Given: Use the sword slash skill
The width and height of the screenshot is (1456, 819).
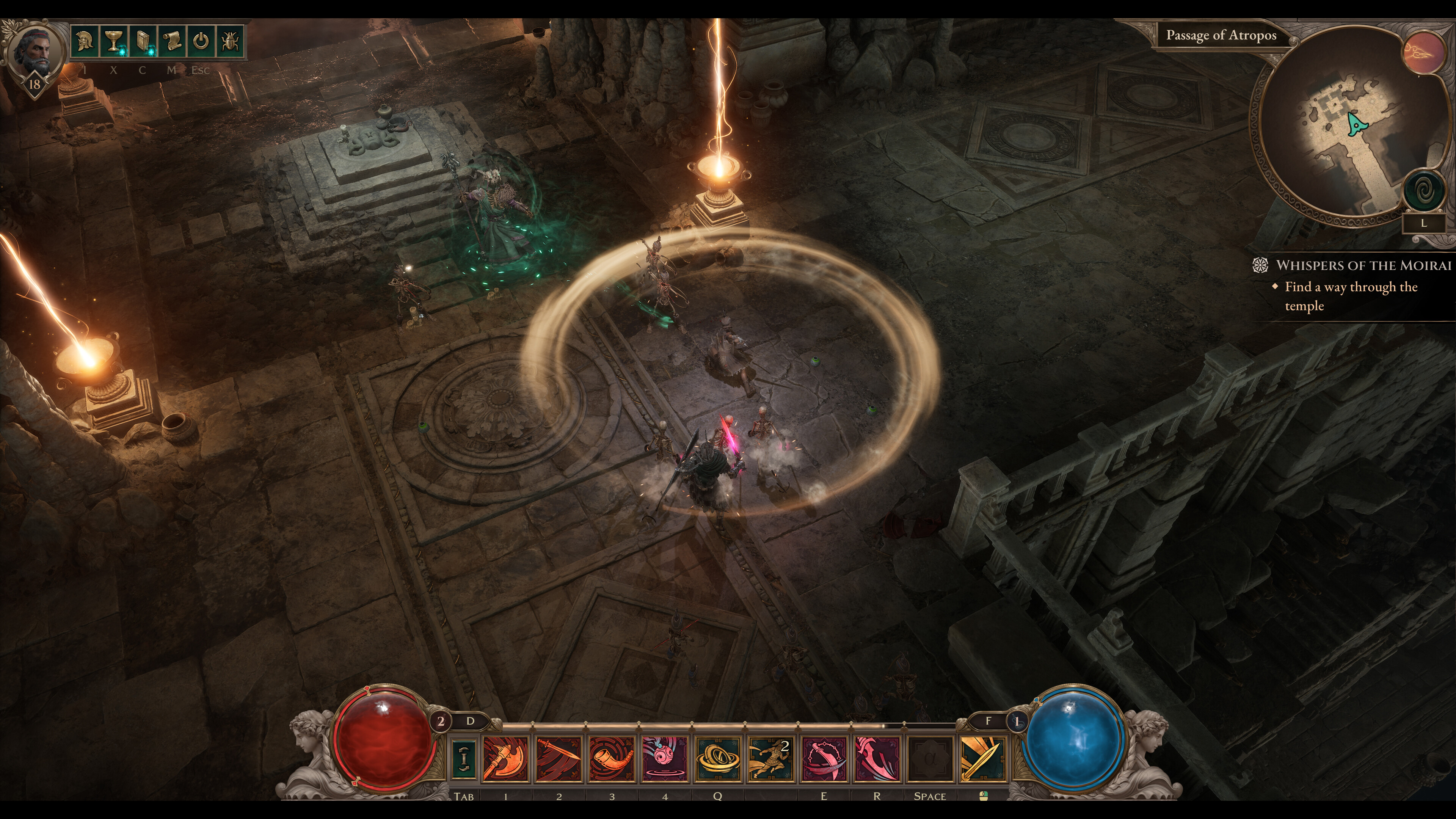Looking at the screenshot, I should [559, 758].
